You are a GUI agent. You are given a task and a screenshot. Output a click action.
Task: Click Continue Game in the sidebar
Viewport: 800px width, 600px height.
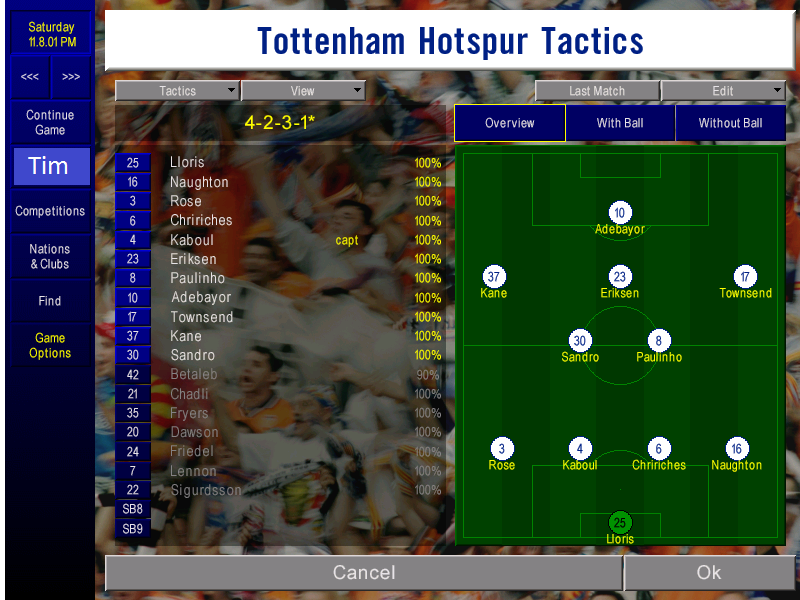pyautogui.click(x=50, y=123)
